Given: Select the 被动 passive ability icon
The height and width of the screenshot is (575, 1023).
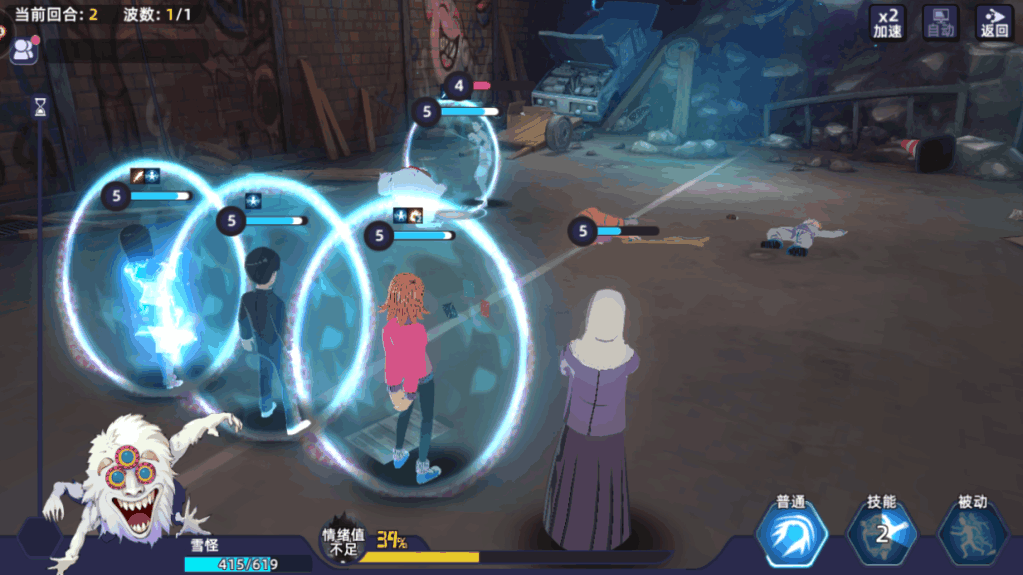Looking at the screenshot, I should tap(972, 532).
